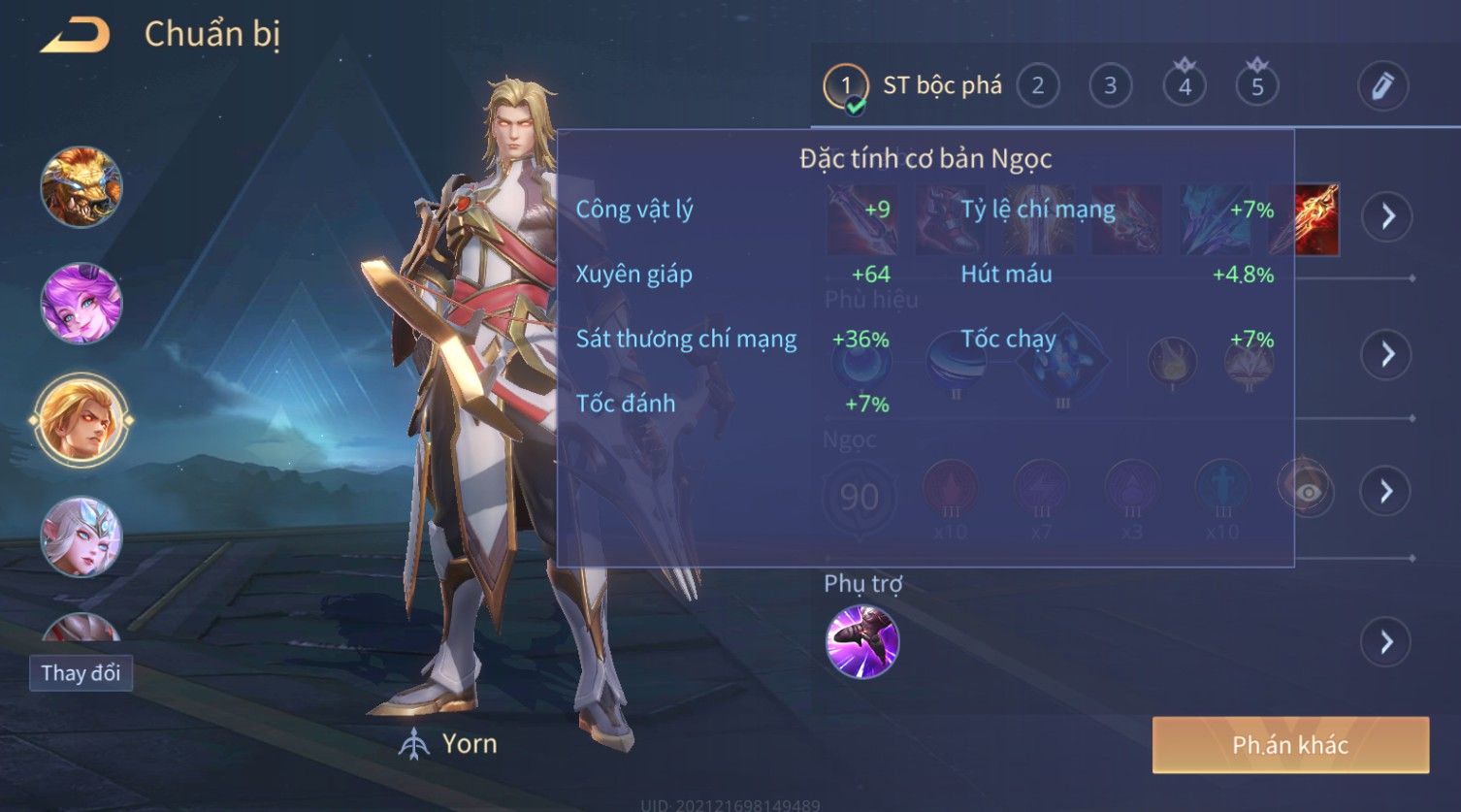The width and height of the screenshot is (1461, 812).
Task: Toggle the eye icon for Ngọc stats
Action: (x=1308, y=492)
